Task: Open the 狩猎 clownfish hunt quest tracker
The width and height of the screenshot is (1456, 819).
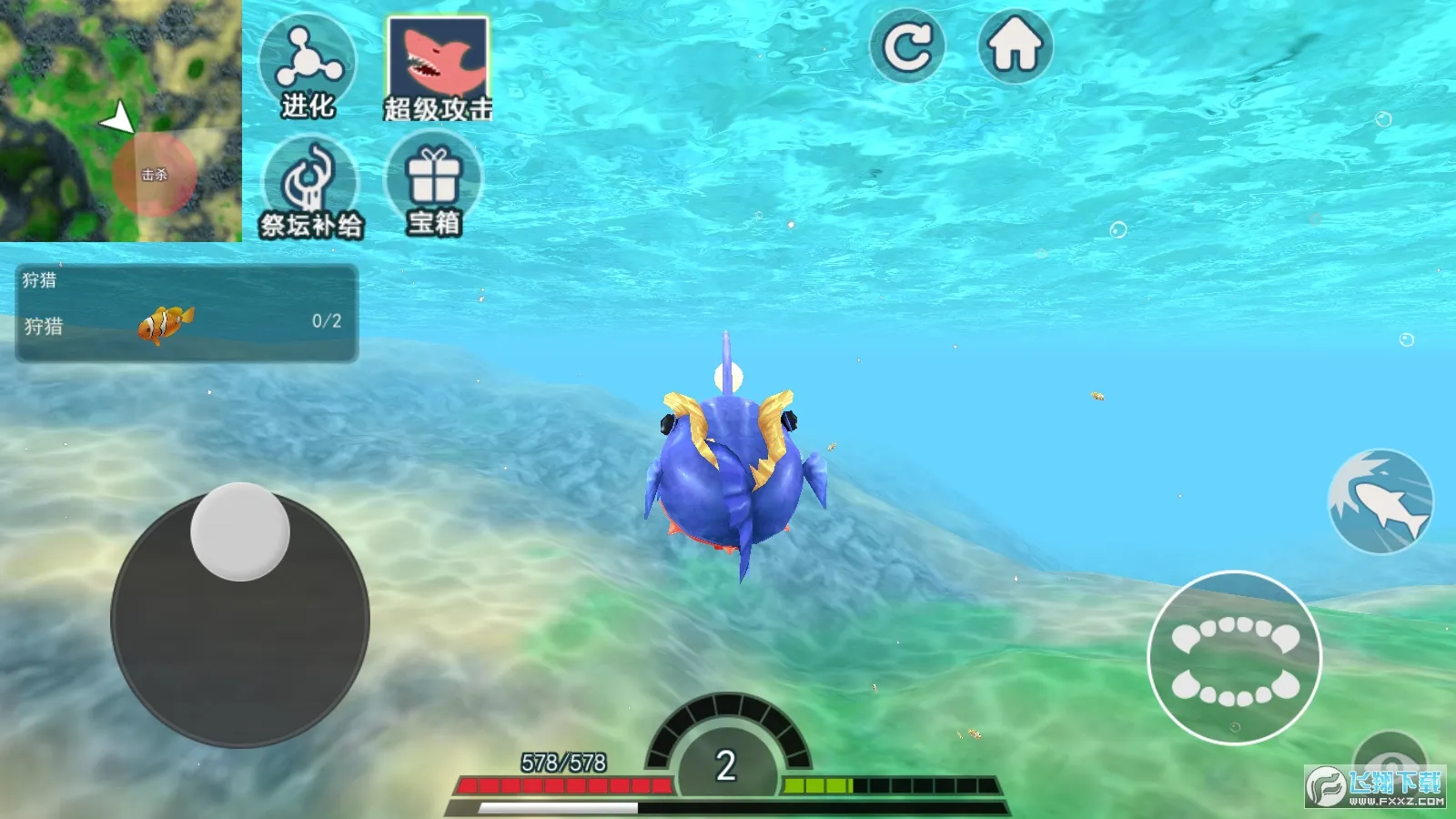Action: pos(187,313)
